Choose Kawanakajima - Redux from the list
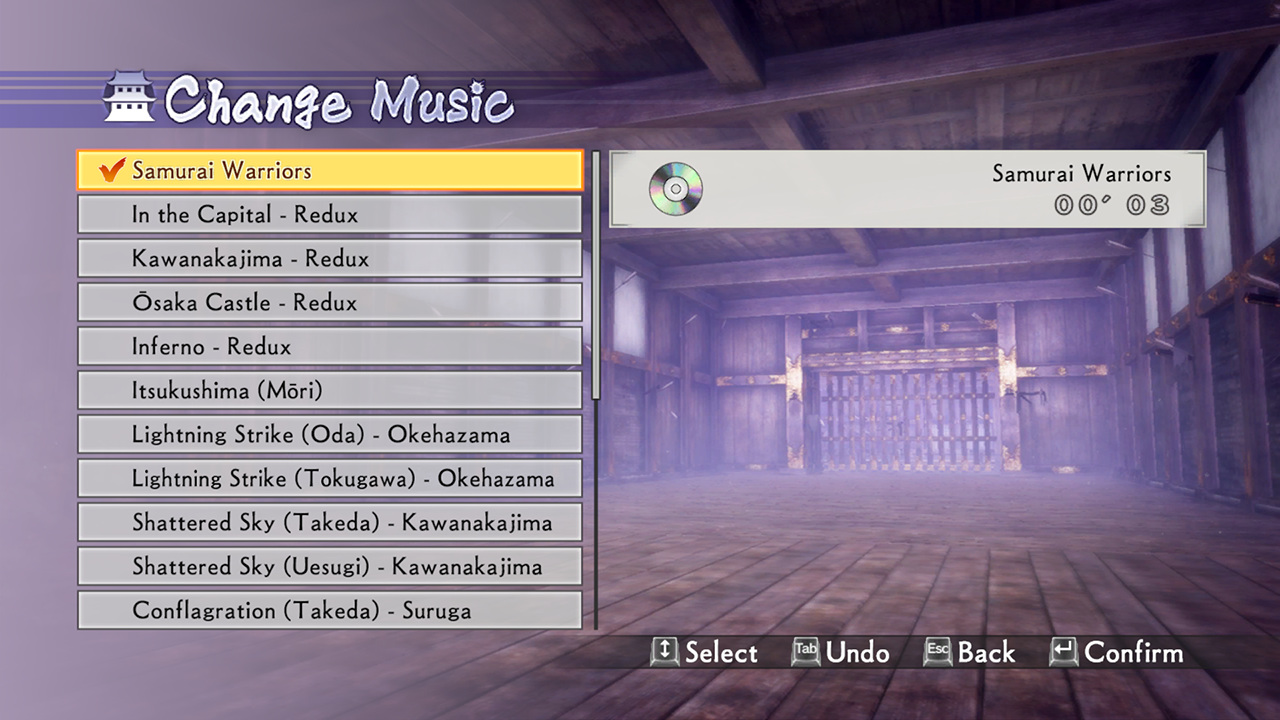Viewport: 1280px width, 720px height. 330,258
